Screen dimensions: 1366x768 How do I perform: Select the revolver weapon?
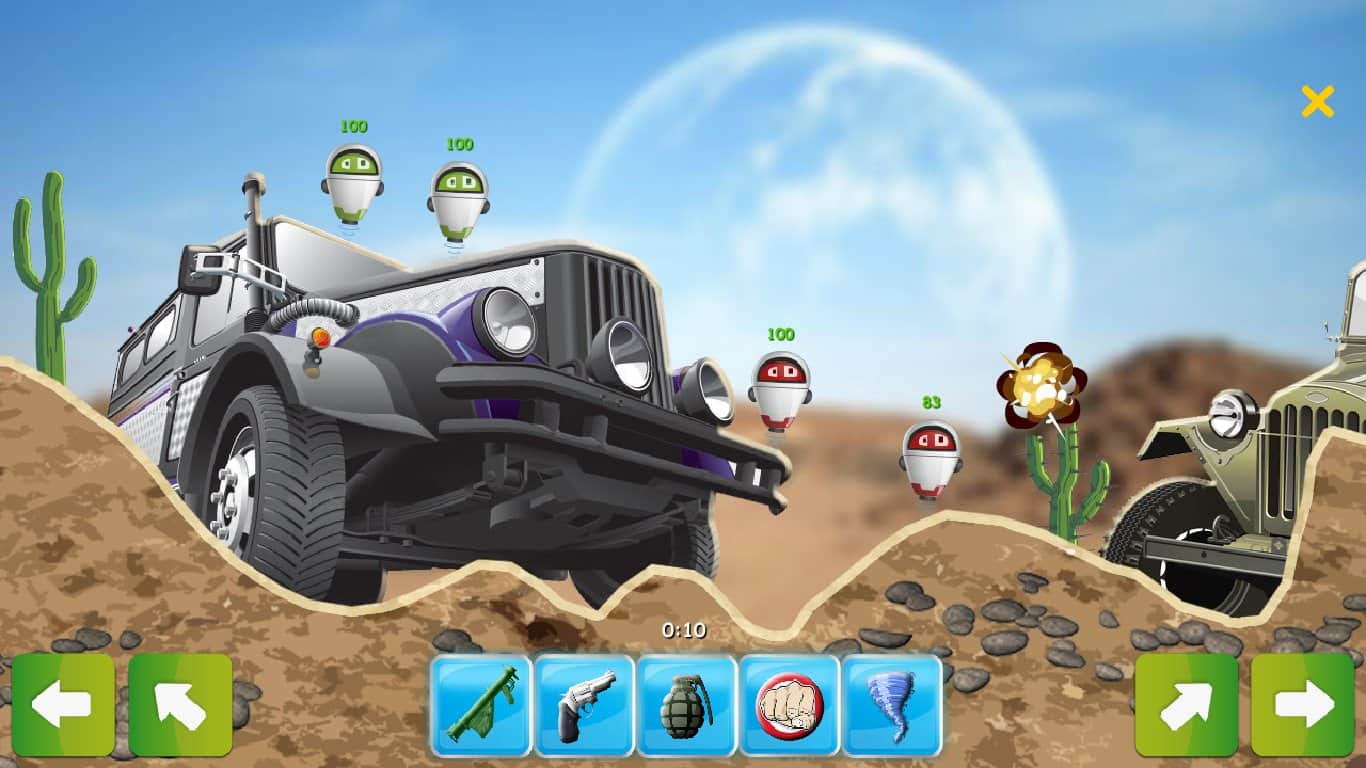[x=585, y=706]
